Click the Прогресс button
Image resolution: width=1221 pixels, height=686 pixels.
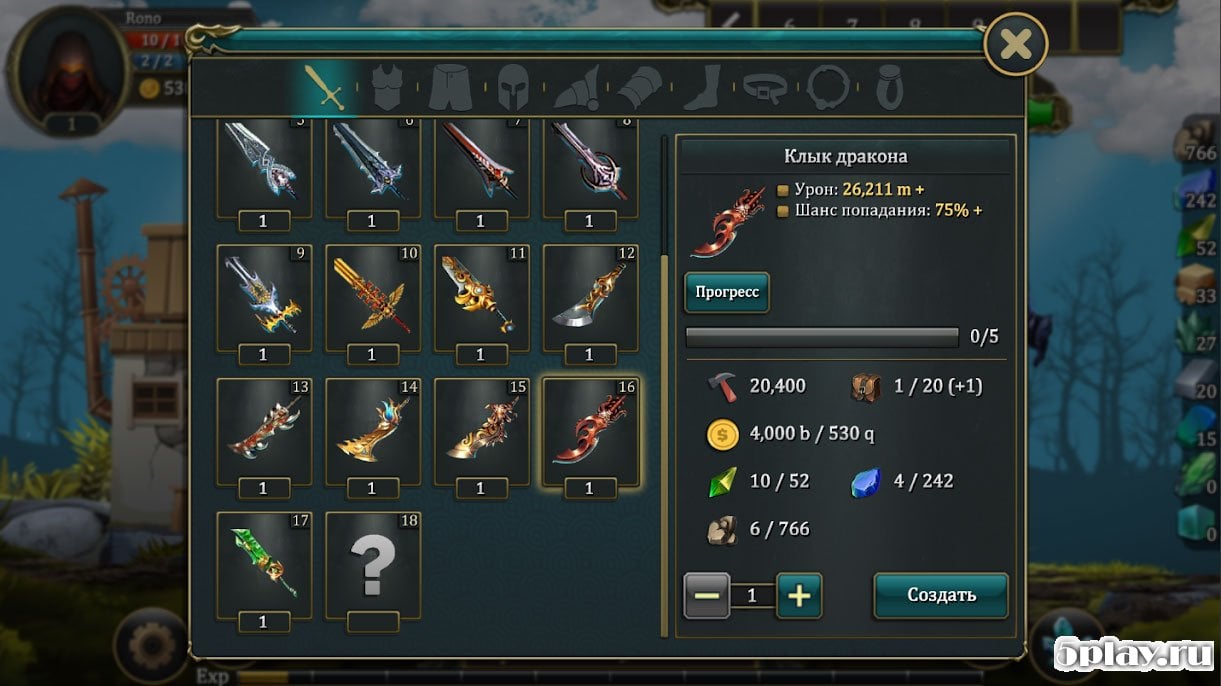727,293
